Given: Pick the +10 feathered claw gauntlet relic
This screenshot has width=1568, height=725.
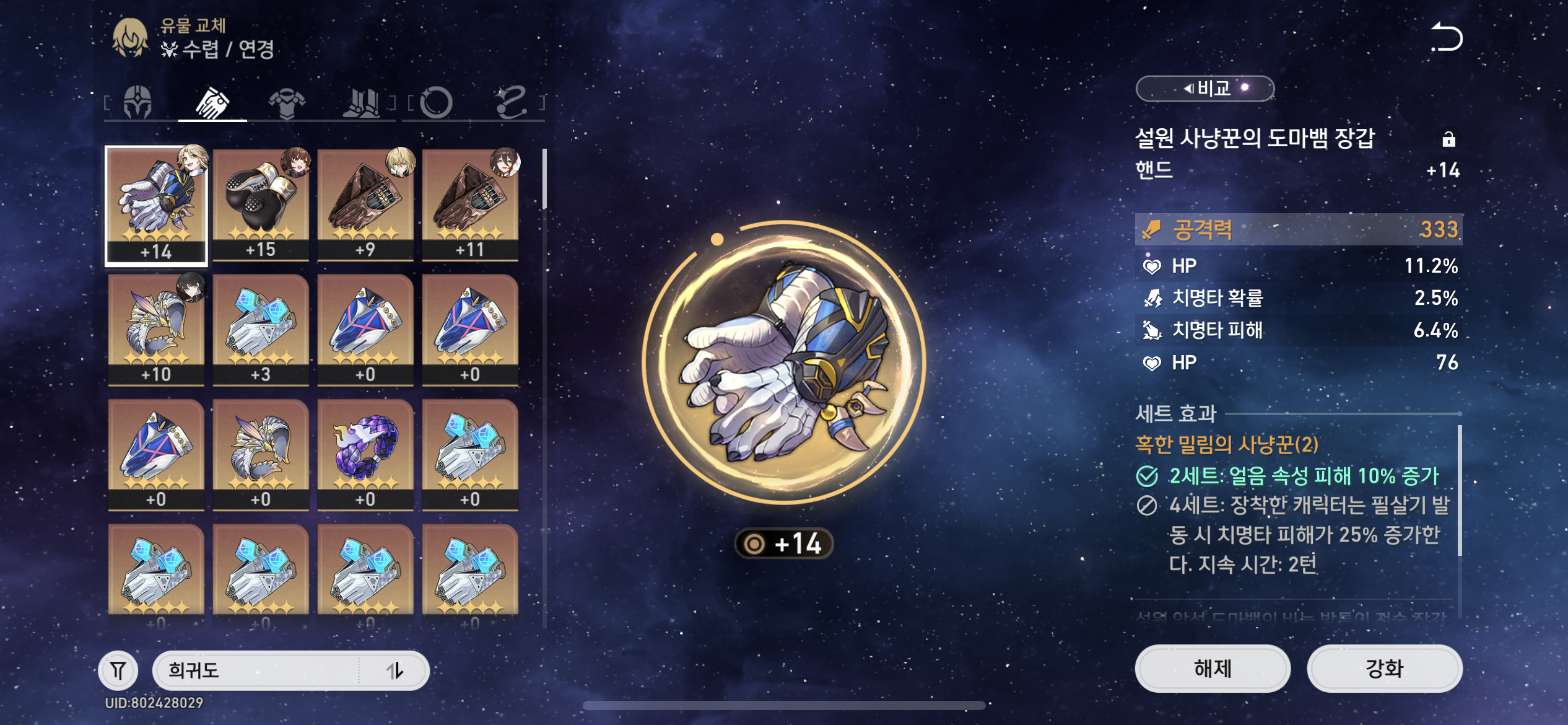Looking at the screenshot, I should pos(156,330).
